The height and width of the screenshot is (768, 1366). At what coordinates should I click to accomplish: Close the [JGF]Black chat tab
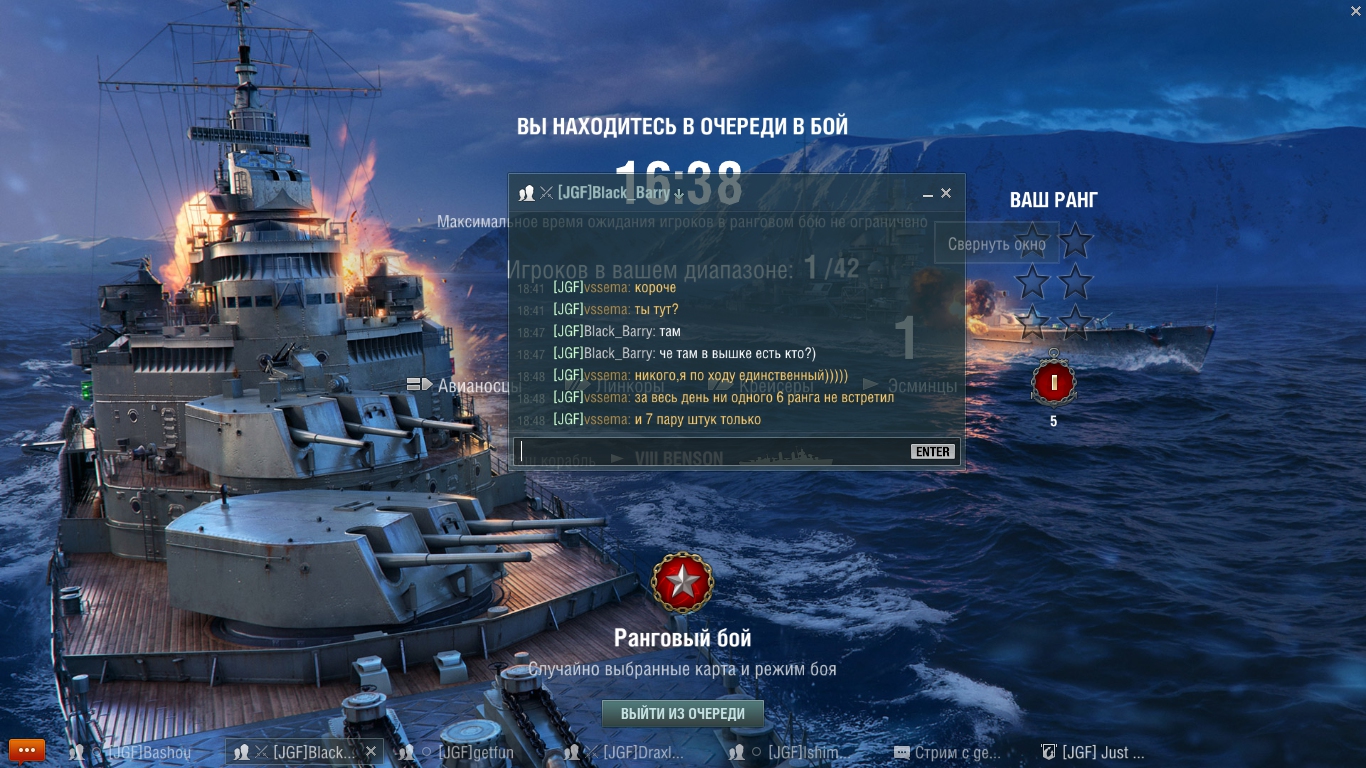(x=371, y=751)
